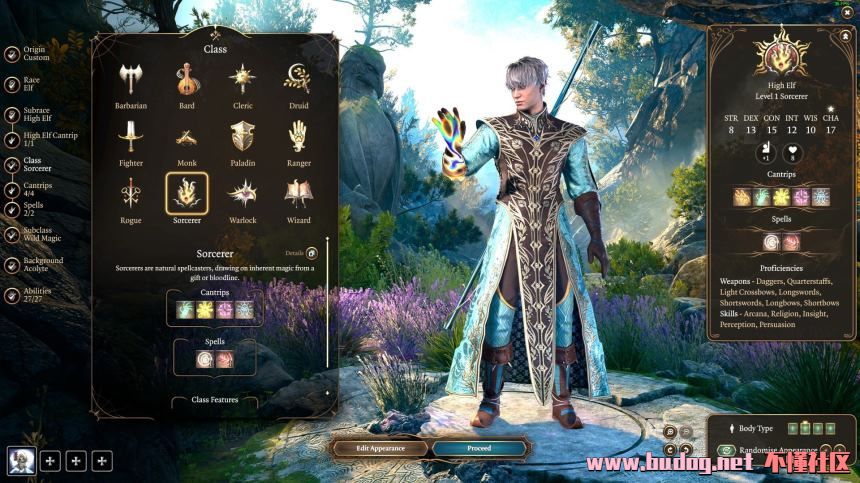This screenshot has width=860, height=483.
Task: Select the Druid class
Action: click(x=297, y=80)
